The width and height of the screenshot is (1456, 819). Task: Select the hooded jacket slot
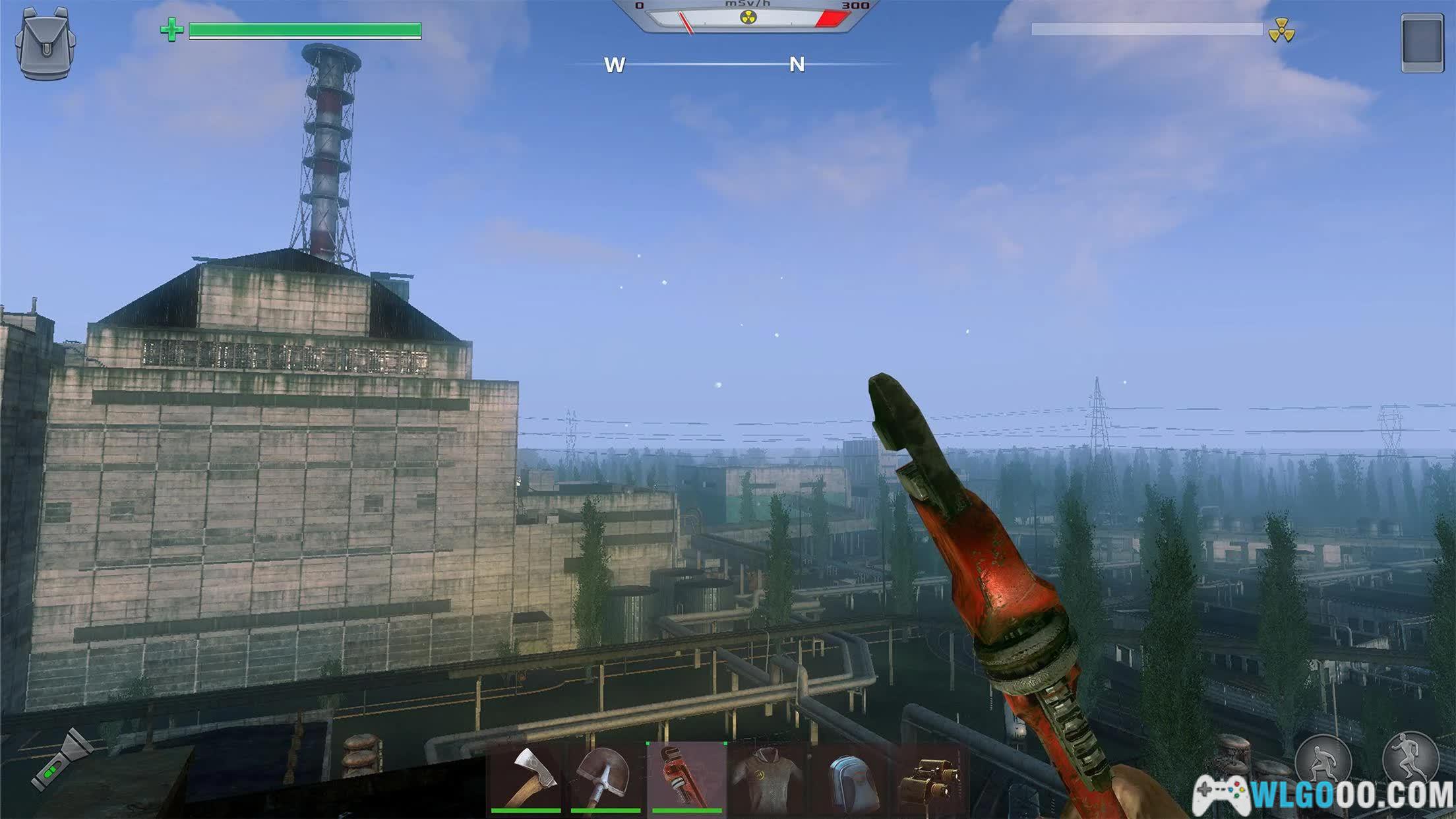pos(768,779)
